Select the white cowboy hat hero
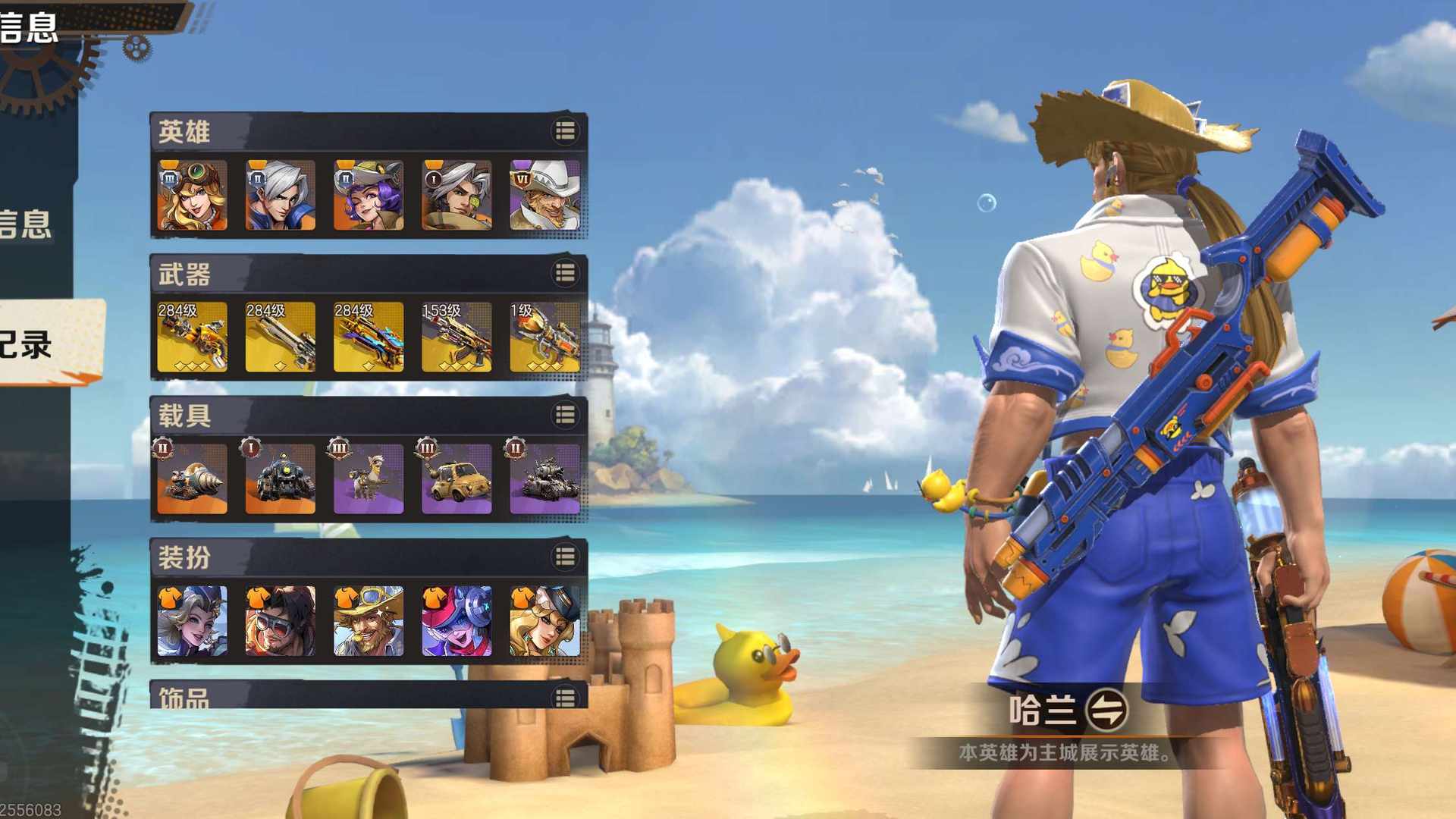Viewport: 1456px width, 819px height. pyautogui.click(x=544, y=195)
